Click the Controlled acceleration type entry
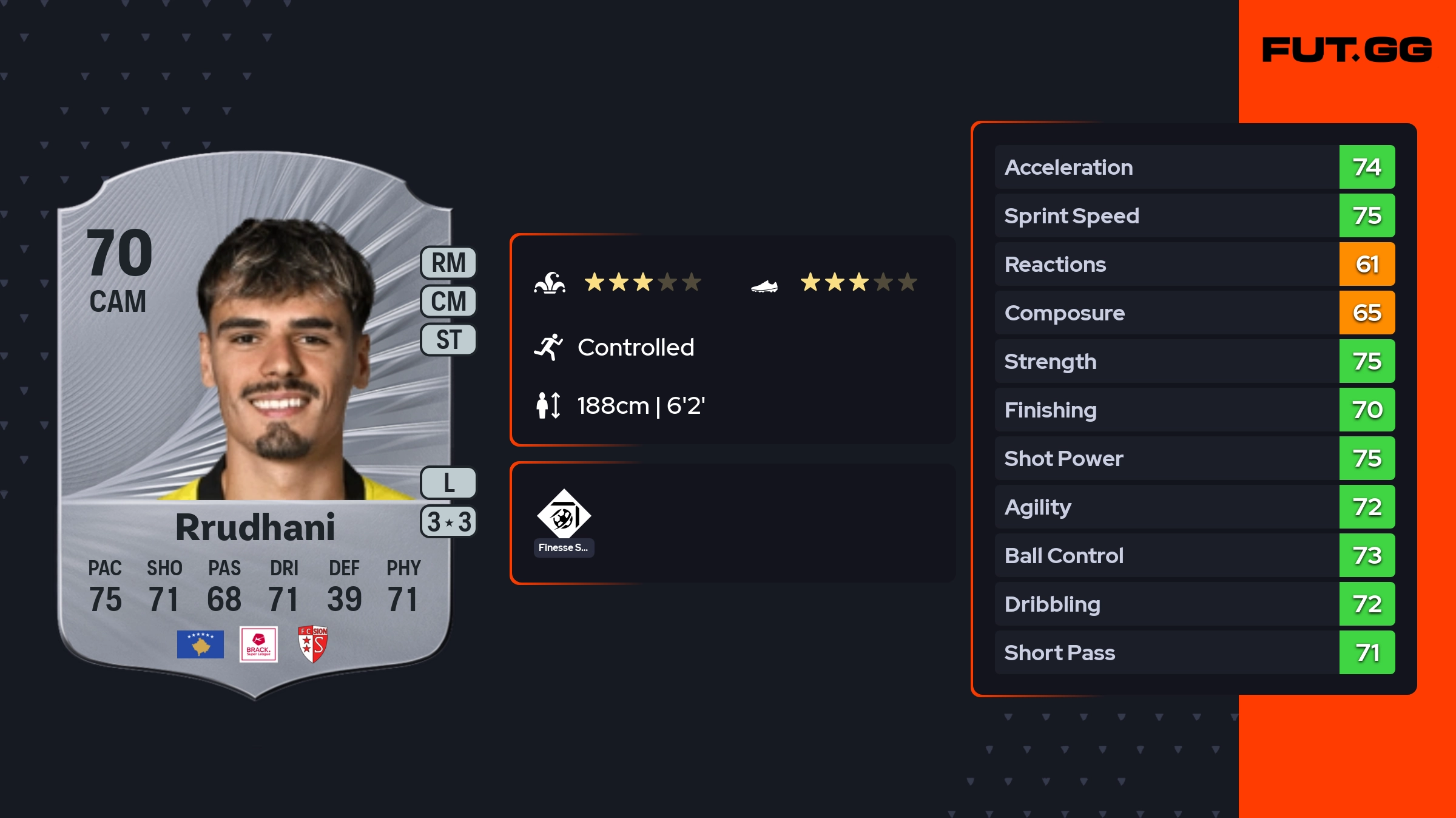1456x818 pixels. [x=635, y=347]
